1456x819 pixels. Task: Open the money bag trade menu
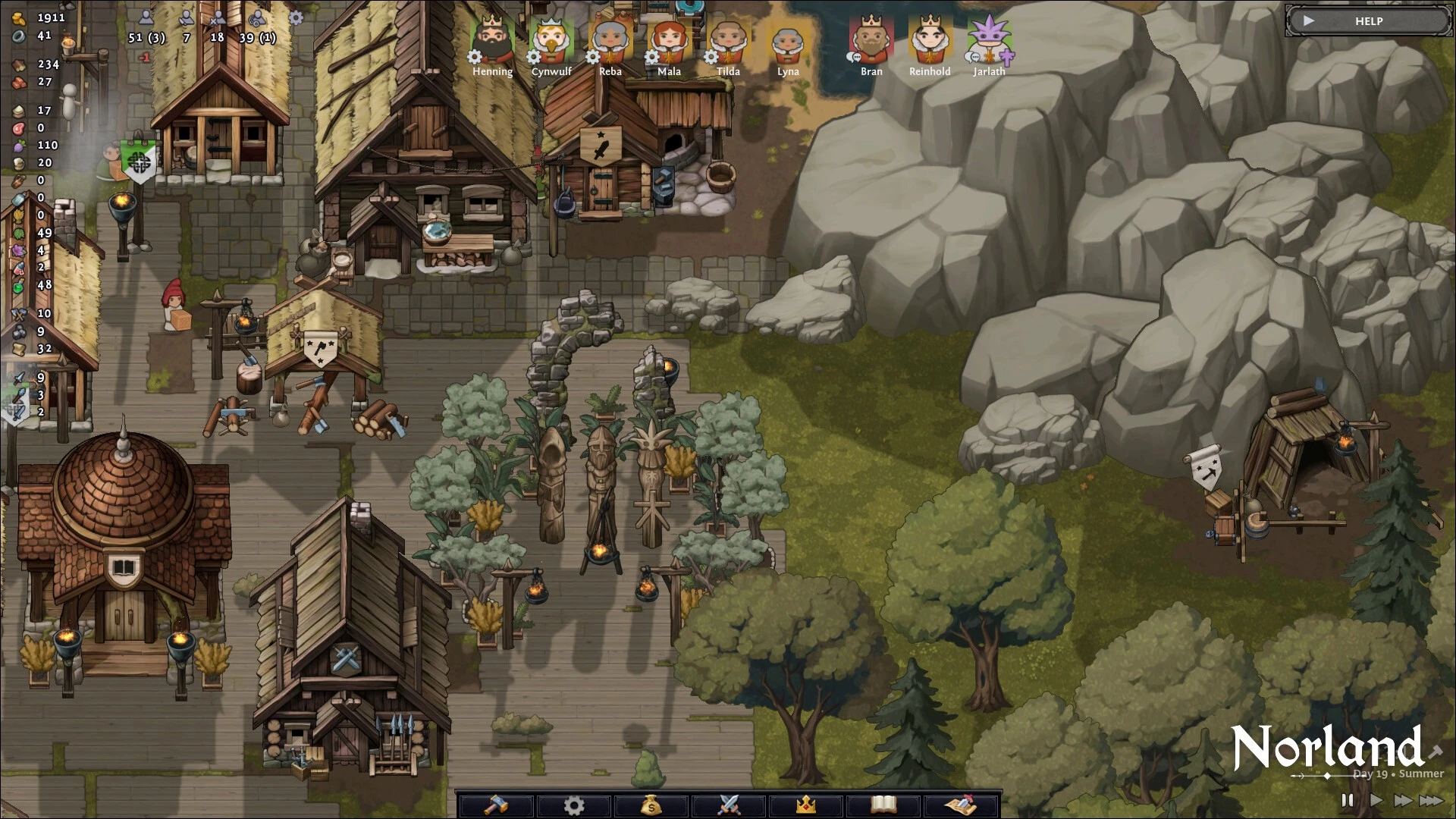point(651,805)
